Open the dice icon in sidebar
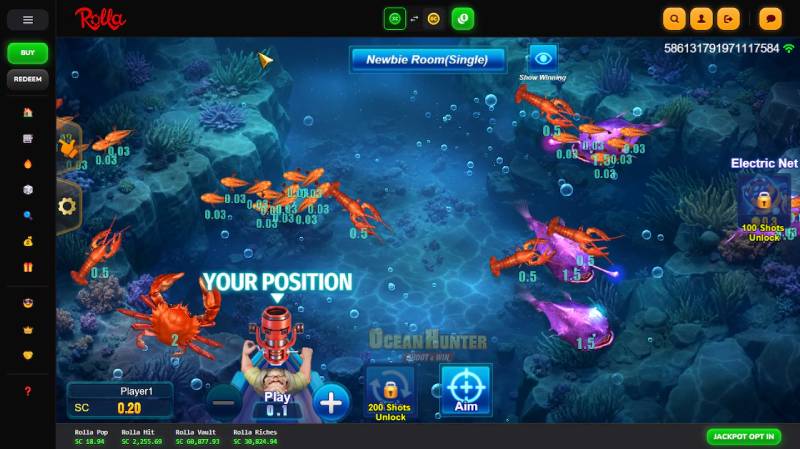The height and width of the screenshot is (449, 800). pos(28,190)
